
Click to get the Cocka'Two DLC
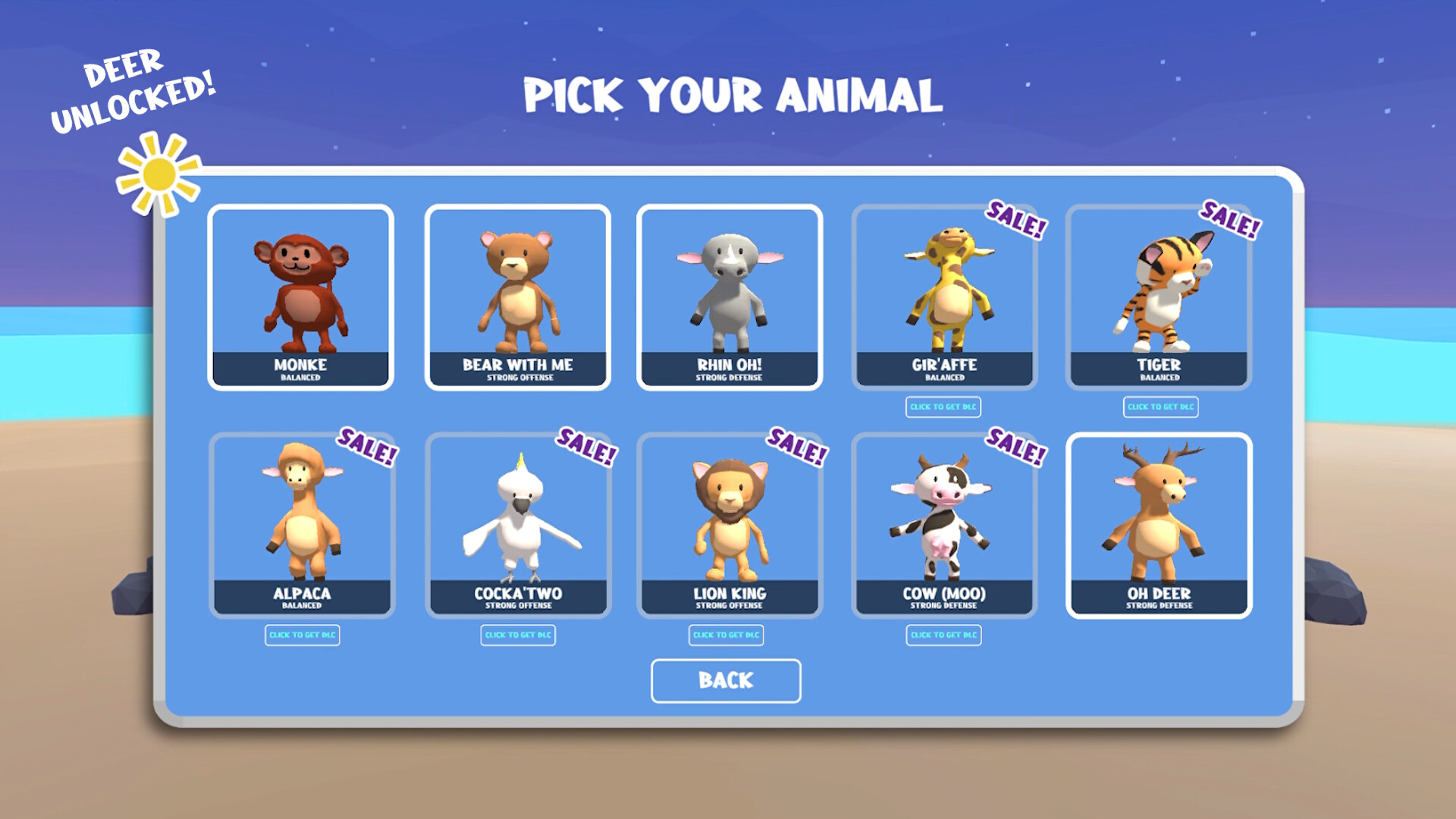[519, 635]
